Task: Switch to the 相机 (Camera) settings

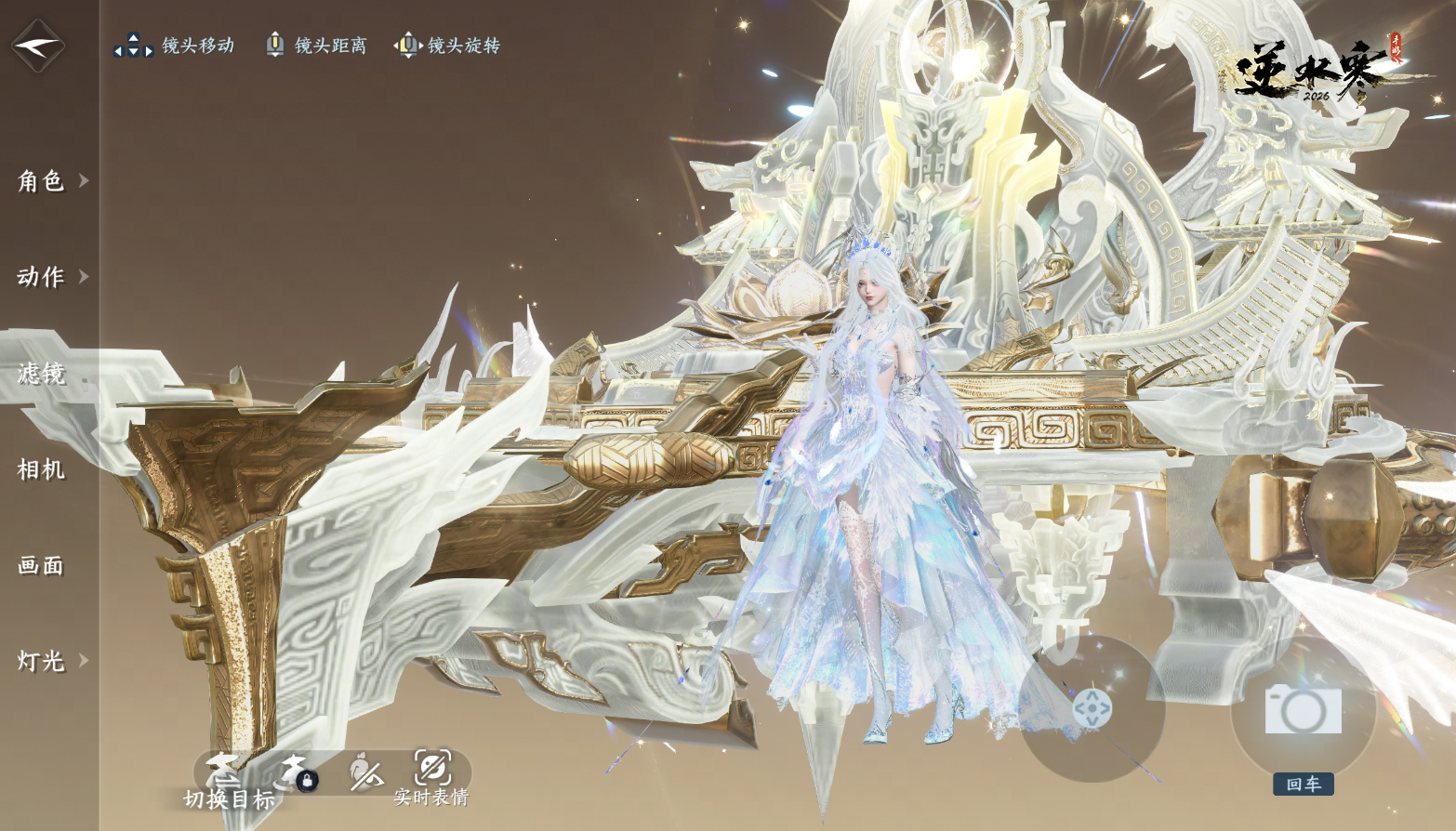Action: click(42, 469)
